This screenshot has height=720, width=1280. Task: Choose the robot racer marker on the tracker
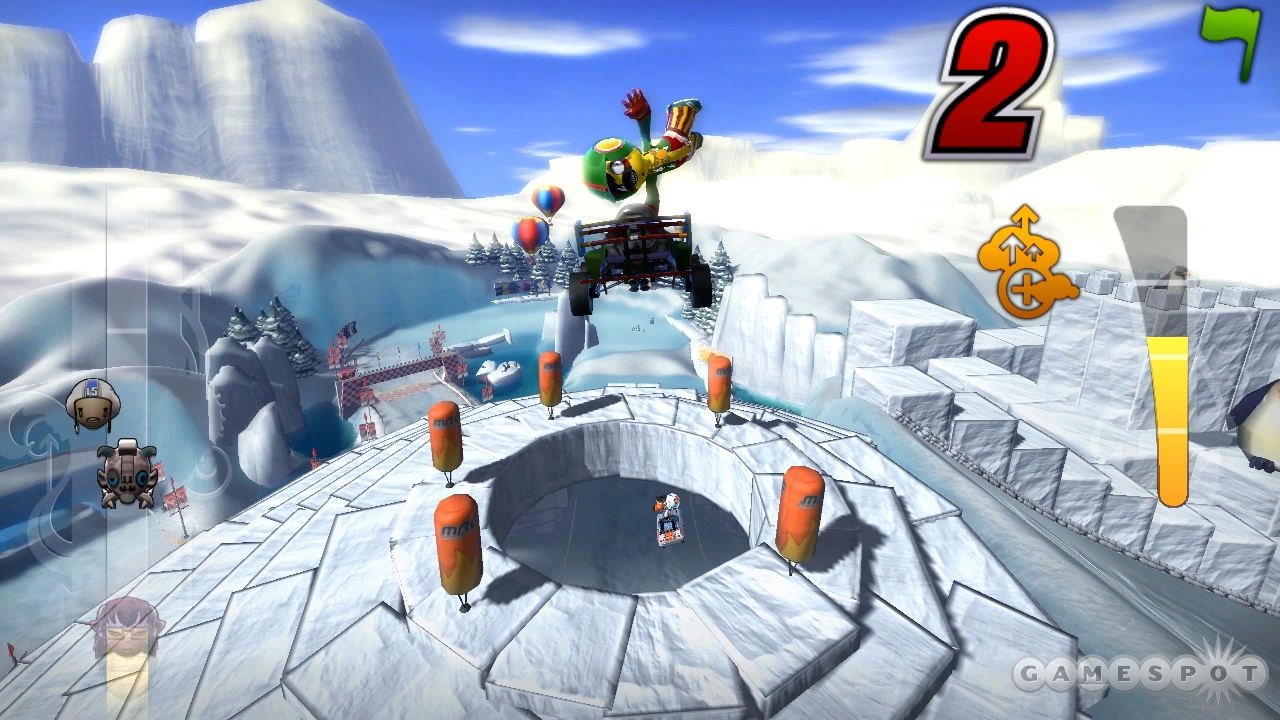point(127,473)
